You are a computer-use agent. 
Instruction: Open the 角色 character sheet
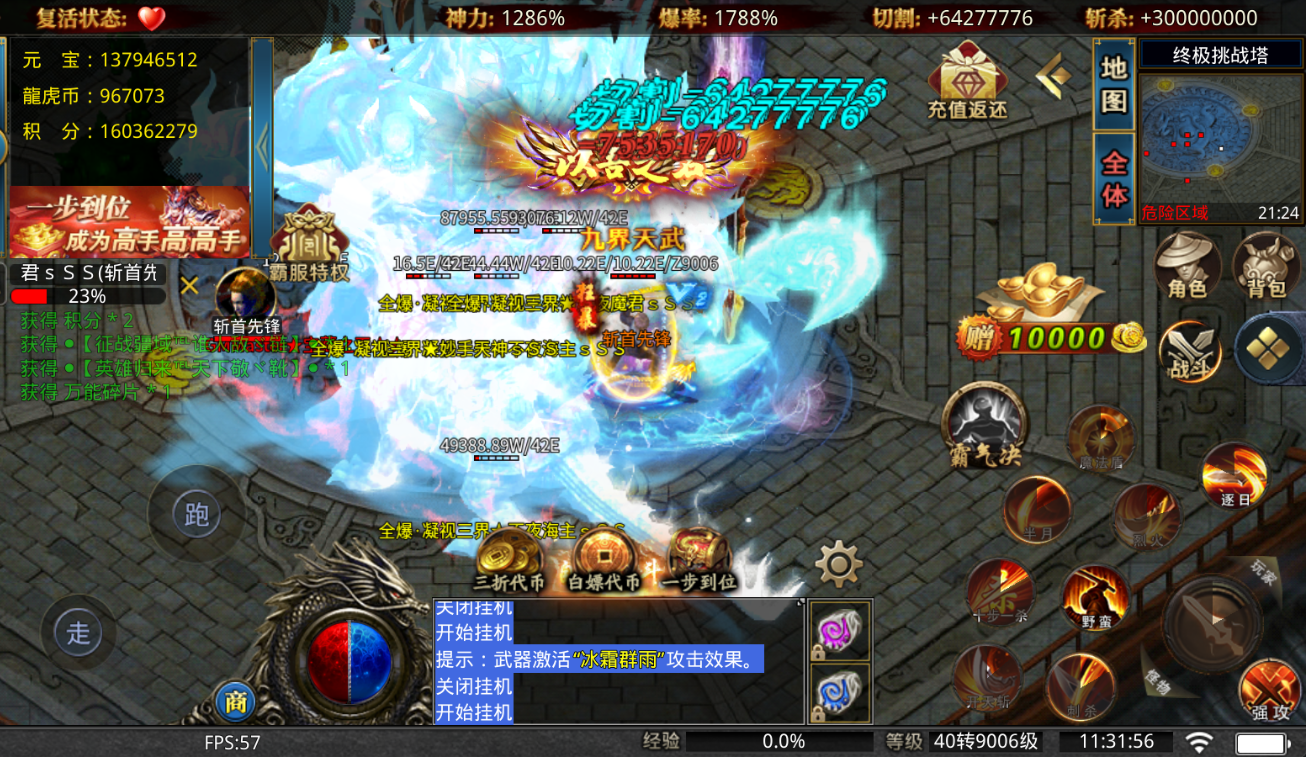pyautogui.click(x=1187, y=264)
